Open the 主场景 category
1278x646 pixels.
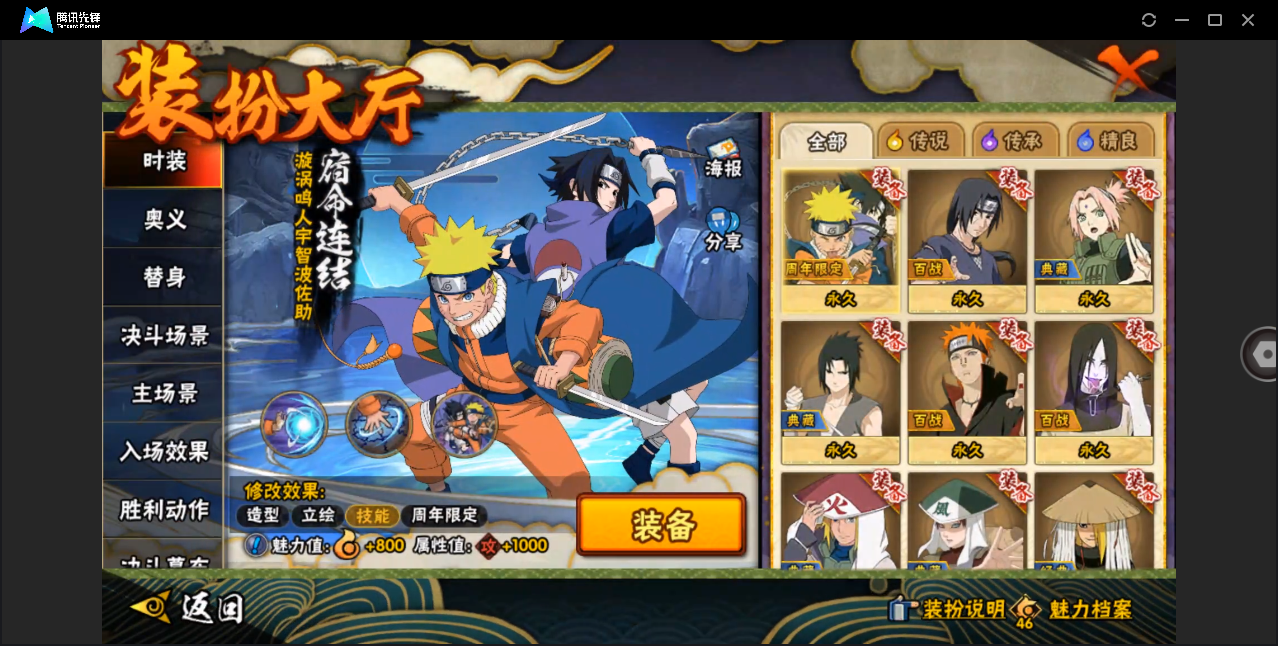point(163,393)
